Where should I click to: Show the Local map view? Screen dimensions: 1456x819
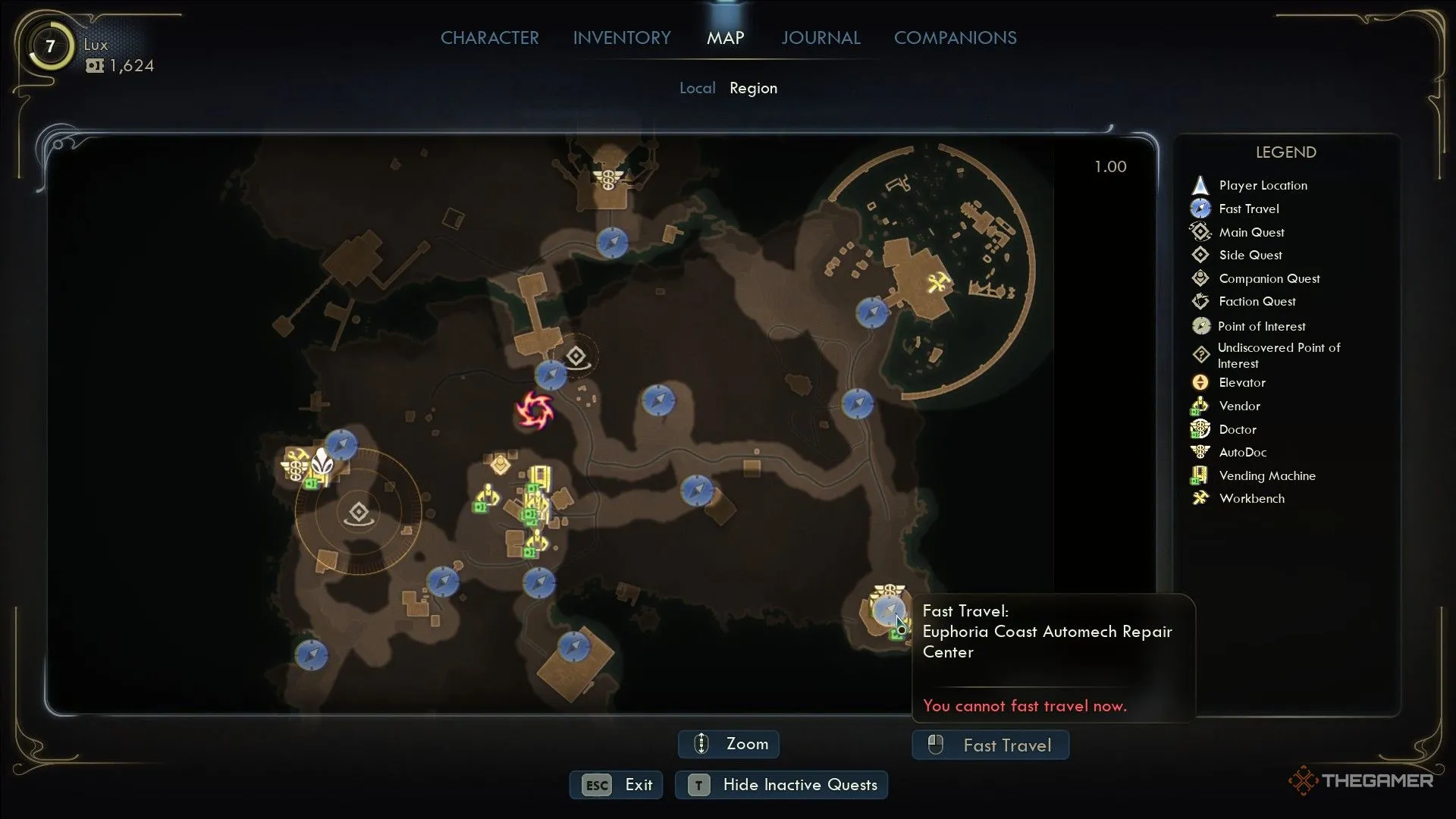click(x=697, y=88)
